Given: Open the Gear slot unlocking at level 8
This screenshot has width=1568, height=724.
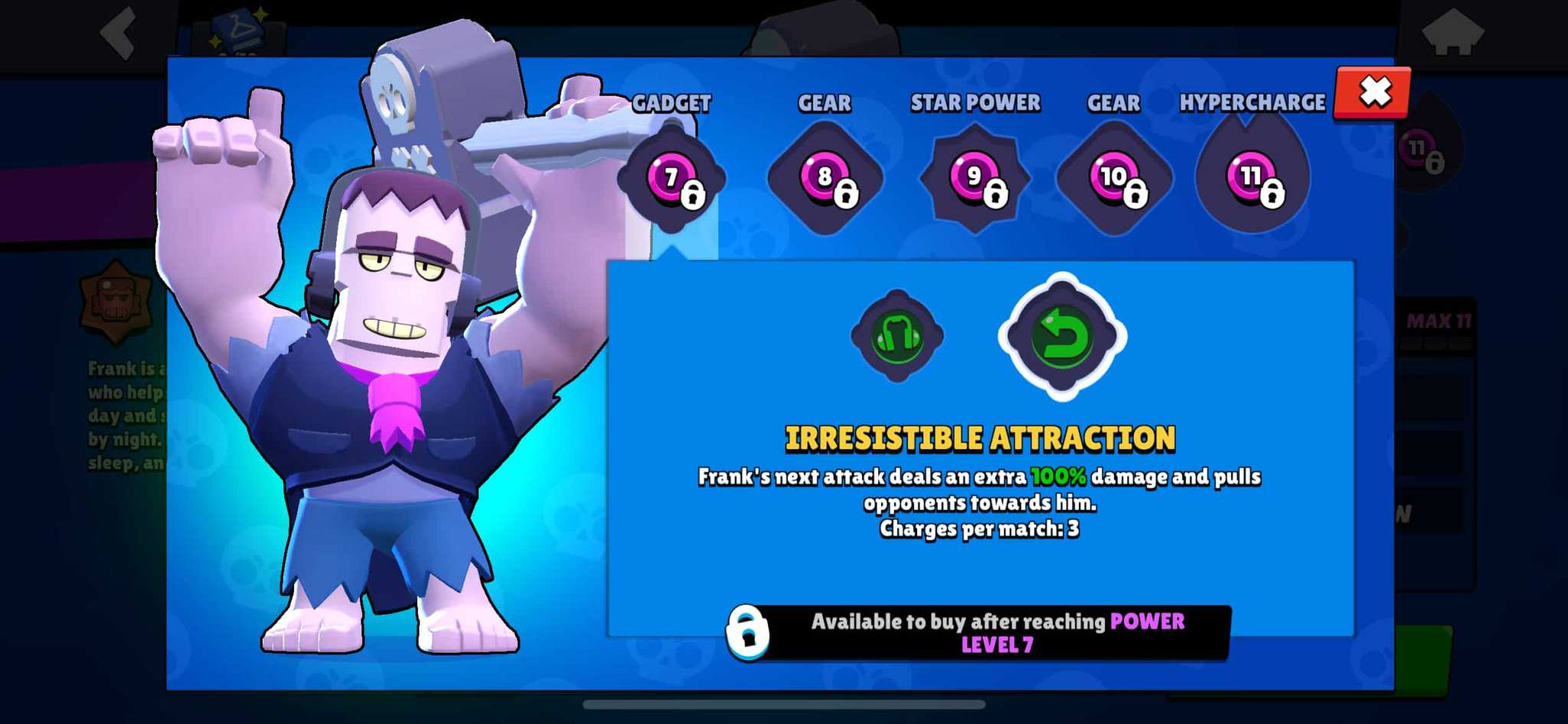Looking at the screenshot, I should point(825,176).
